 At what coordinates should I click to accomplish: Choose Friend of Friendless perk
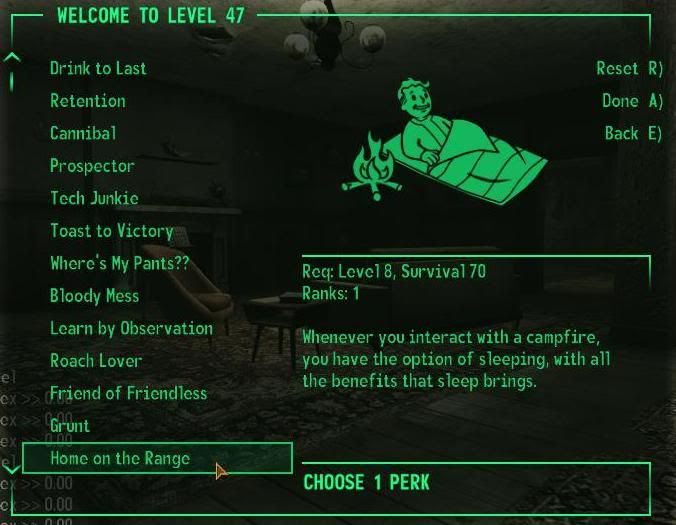pos(128,393)
